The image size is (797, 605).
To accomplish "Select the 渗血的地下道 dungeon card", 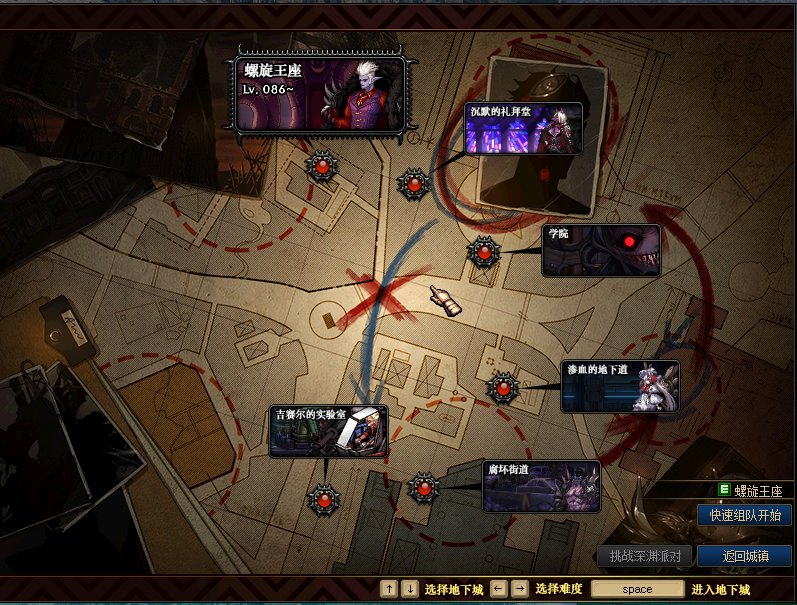I will (x=620, y=386).
